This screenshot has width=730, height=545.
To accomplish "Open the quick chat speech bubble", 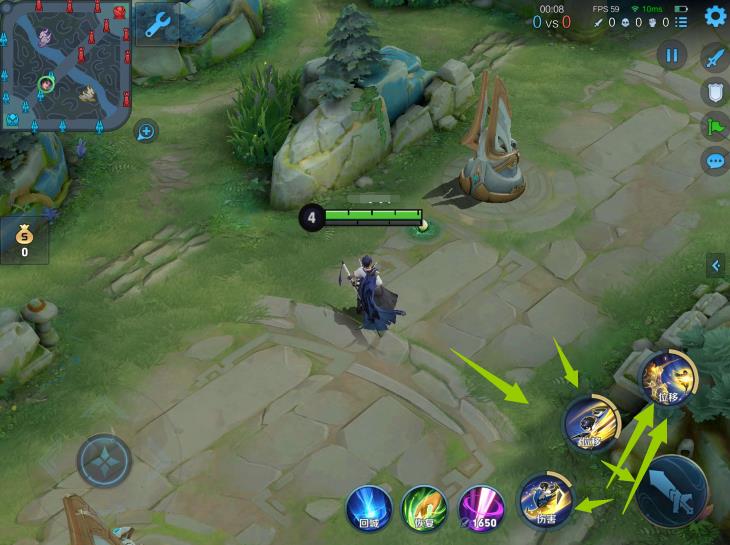I will [715, 160].
